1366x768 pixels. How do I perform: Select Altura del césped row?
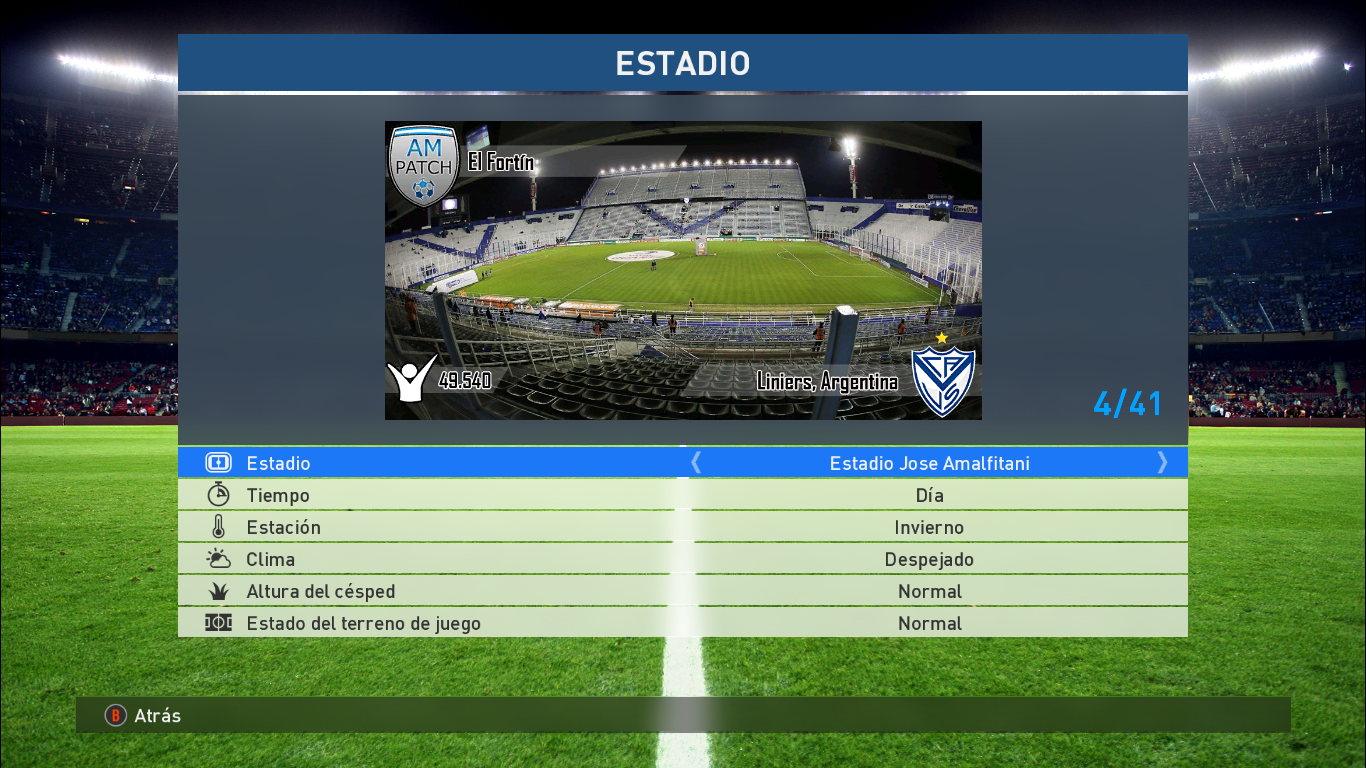click(682, 591)
